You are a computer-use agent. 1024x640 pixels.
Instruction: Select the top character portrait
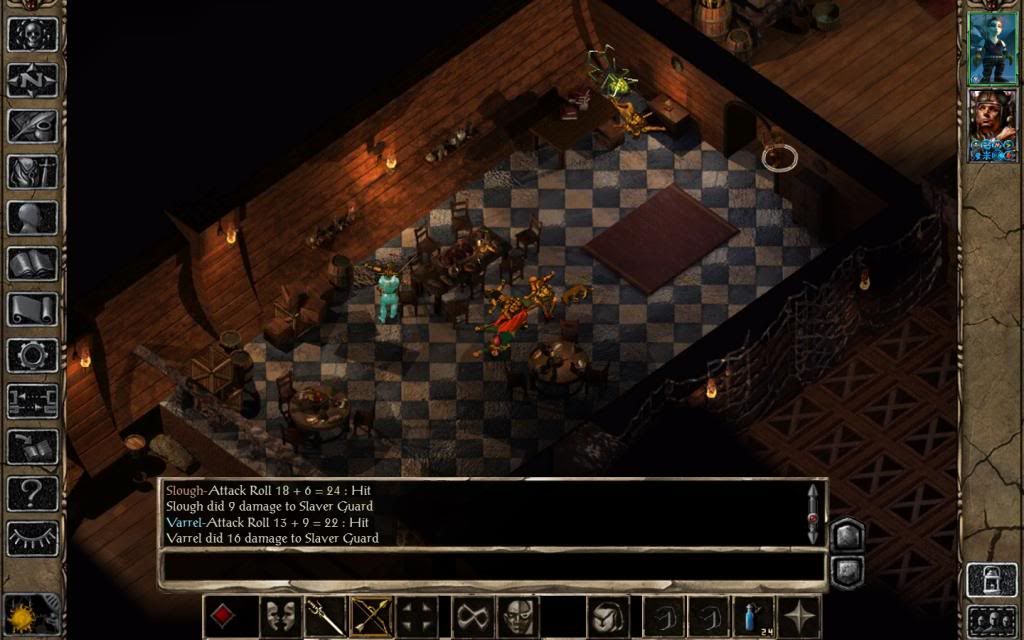click(992, 48)
